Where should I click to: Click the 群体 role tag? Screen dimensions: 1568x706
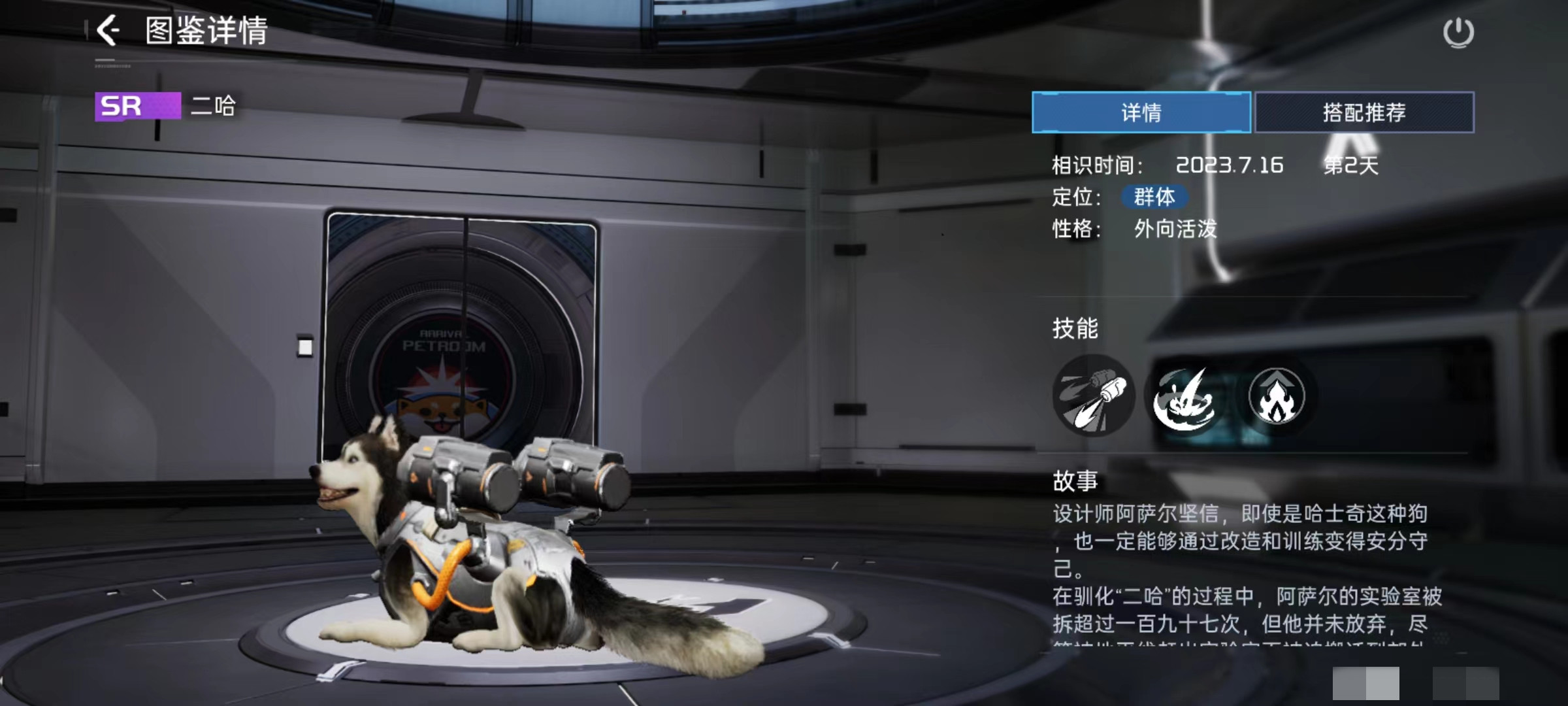click(x=1154, y=197)
